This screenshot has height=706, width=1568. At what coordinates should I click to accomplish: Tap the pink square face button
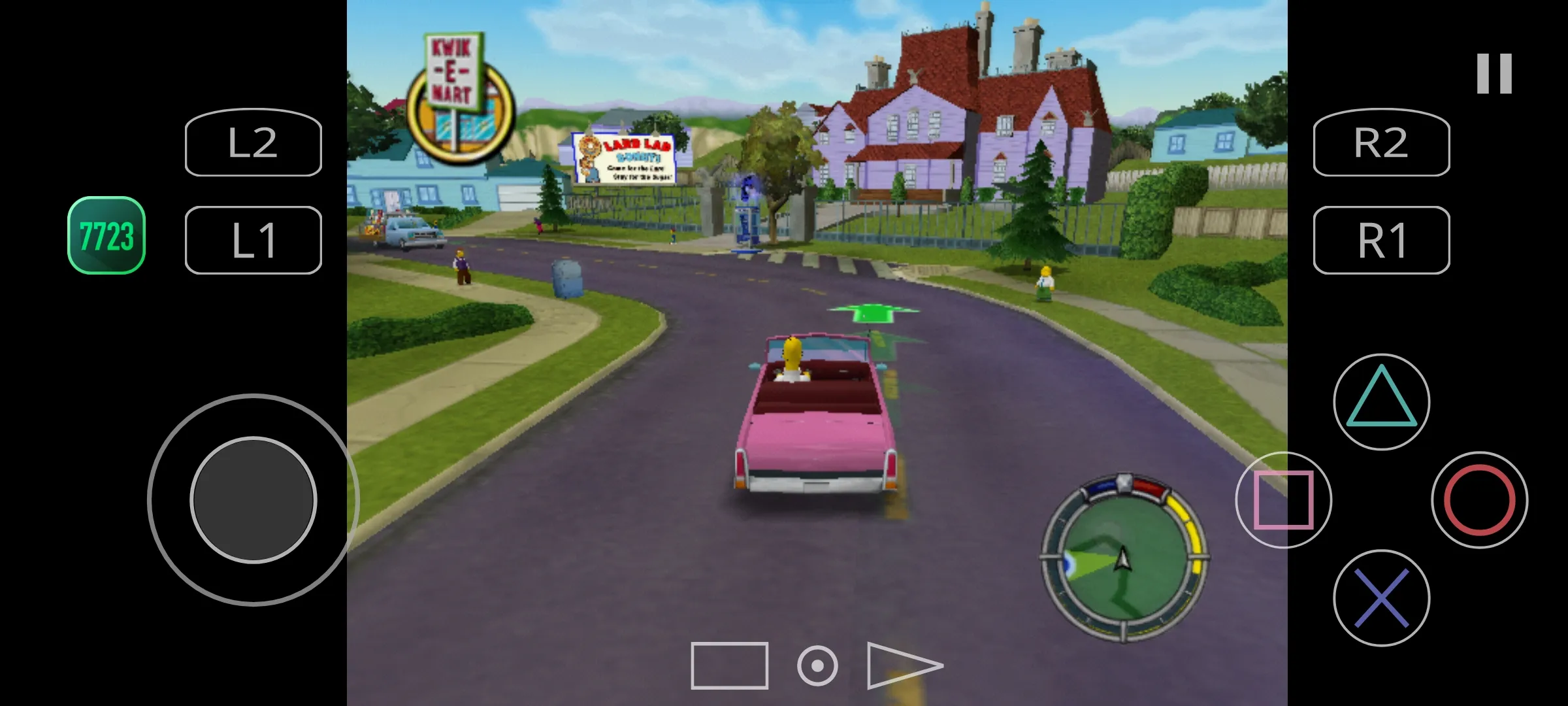[x=1283, y=499]
